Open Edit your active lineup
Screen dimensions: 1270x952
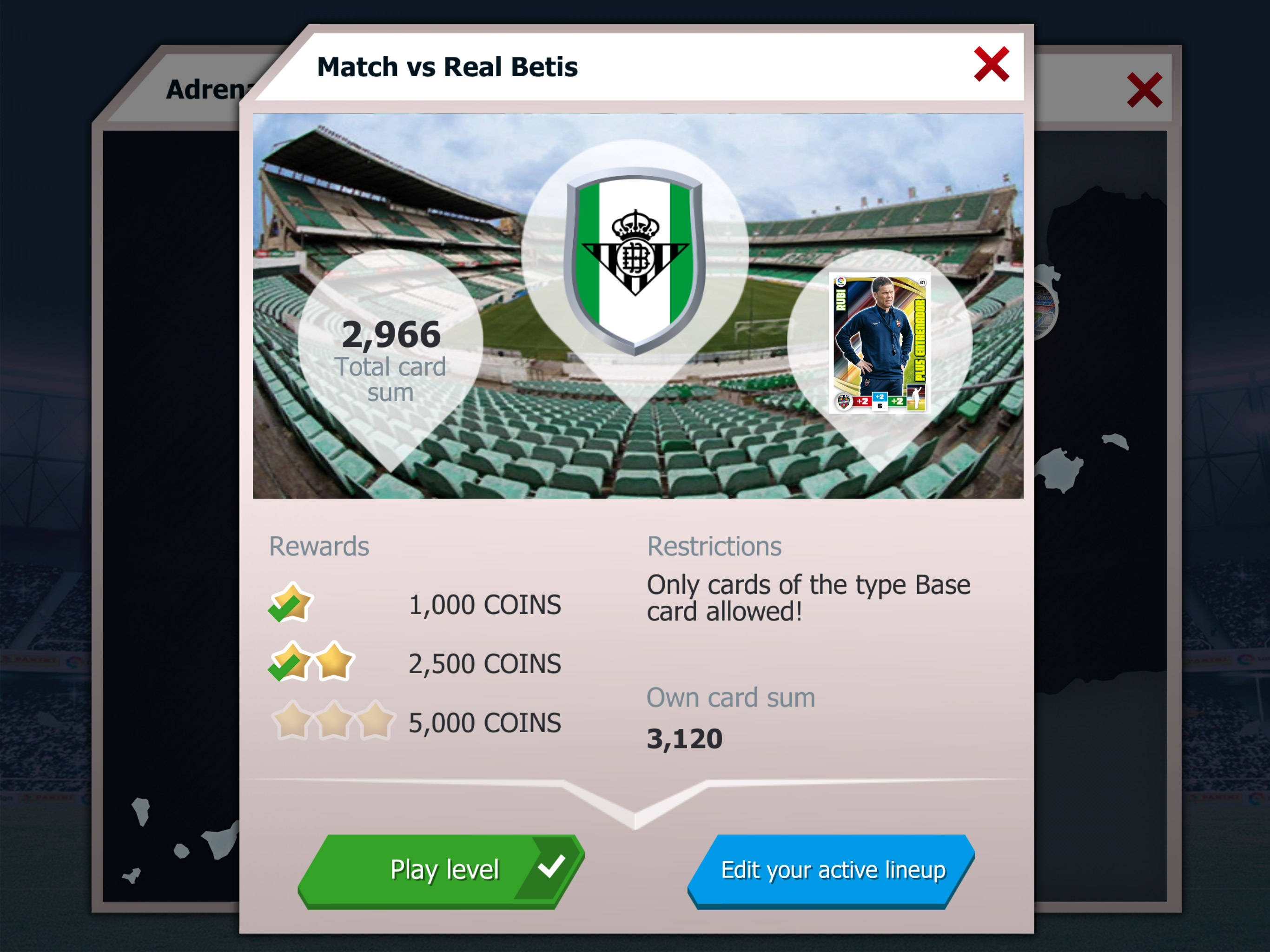[832, 869]
